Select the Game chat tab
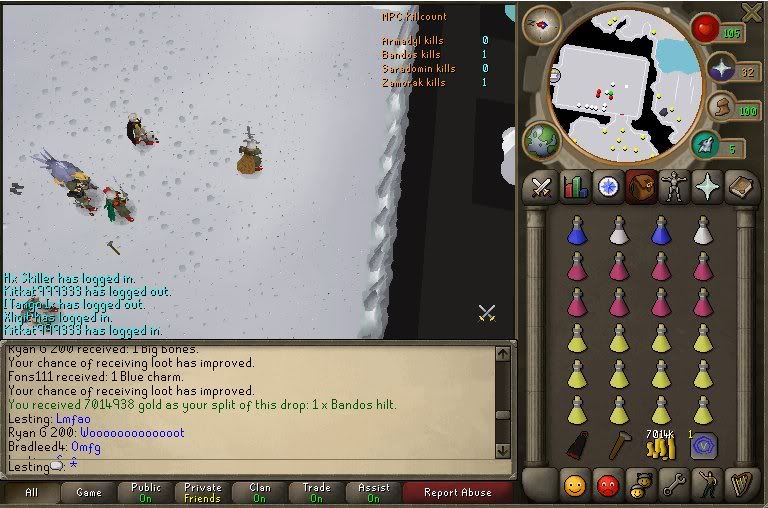This screenshot has width=768, height=508. pyautogui.click(x=89, y=493)
